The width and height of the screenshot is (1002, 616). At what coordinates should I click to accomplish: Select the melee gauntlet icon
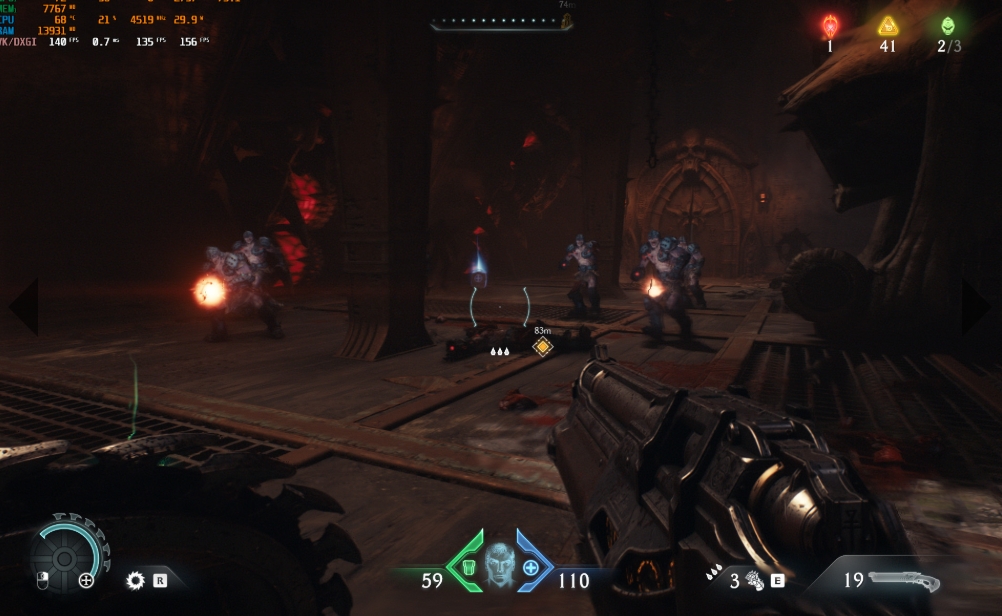755,580
